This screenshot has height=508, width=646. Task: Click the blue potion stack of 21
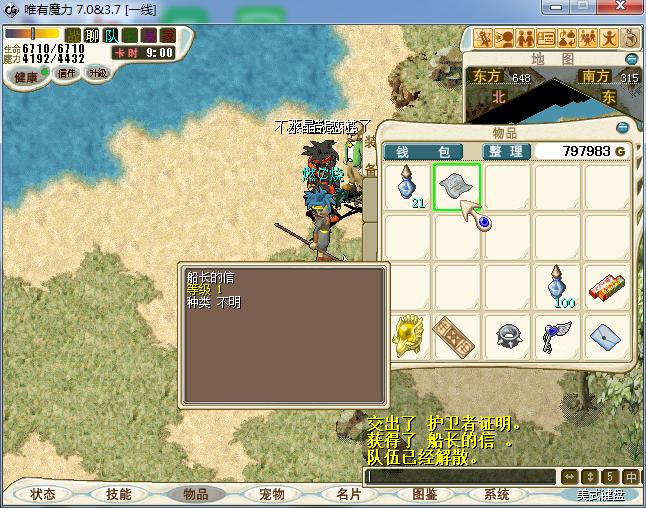pos(407,187)
